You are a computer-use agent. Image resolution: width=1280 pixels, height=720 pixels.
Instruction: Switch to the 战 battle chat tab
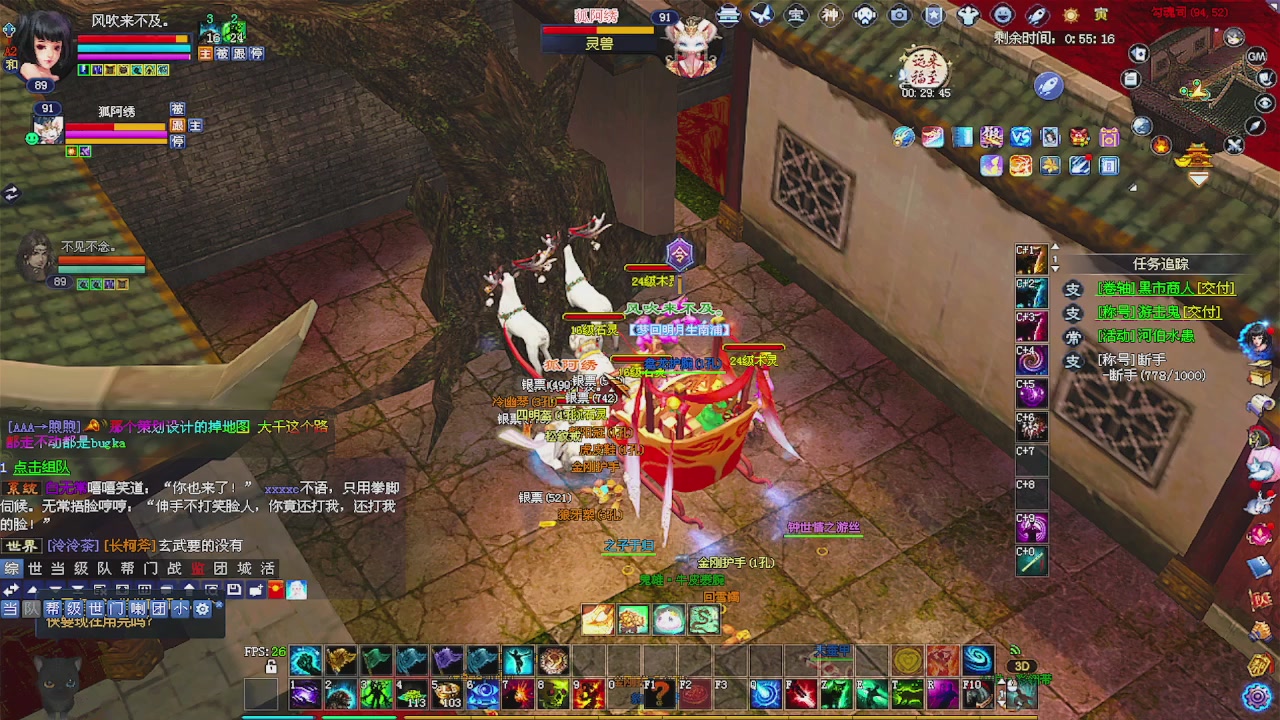click(175, 569)
